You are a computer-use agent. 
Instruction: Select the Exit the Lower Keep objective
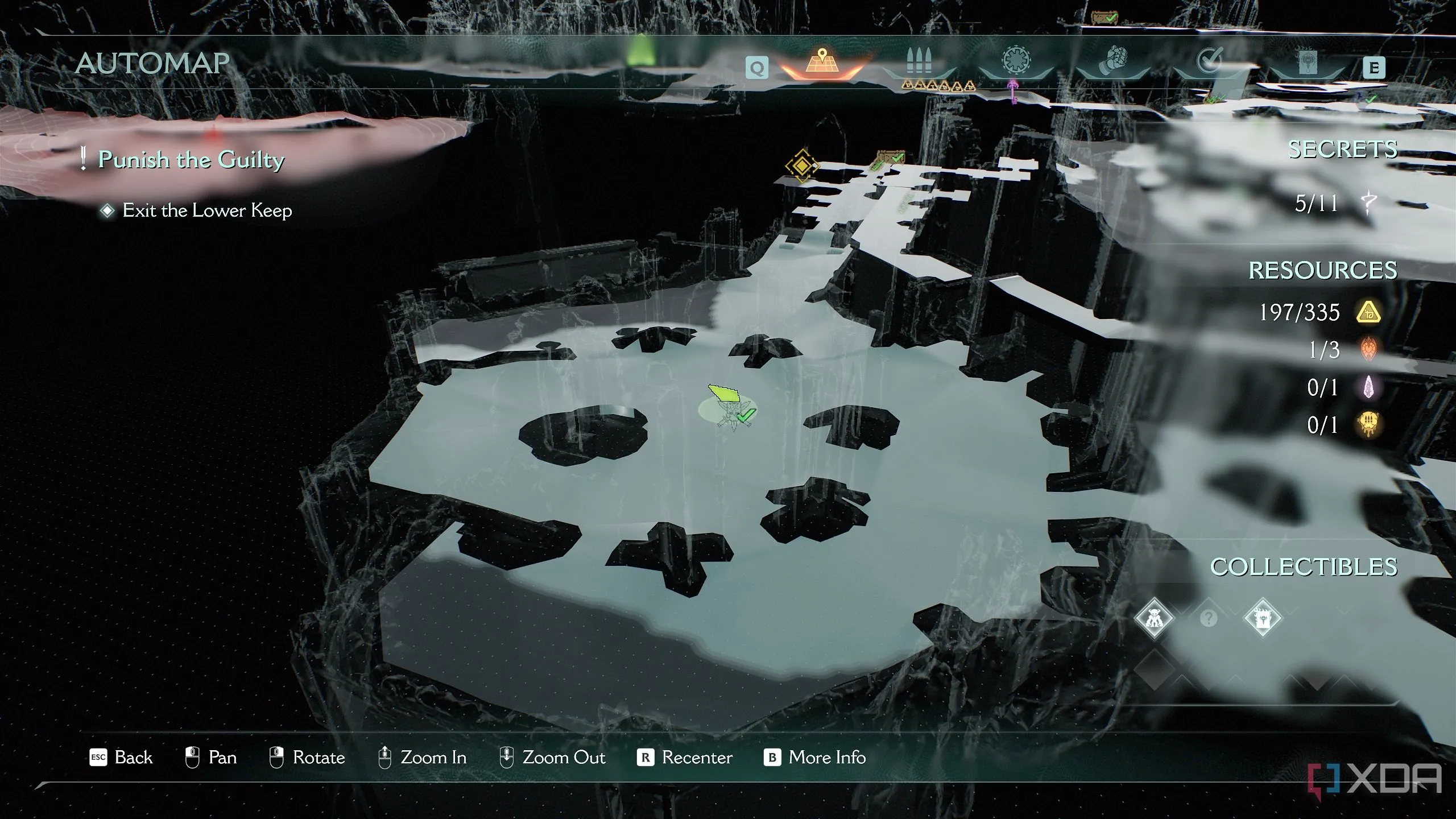click(207, 210)
